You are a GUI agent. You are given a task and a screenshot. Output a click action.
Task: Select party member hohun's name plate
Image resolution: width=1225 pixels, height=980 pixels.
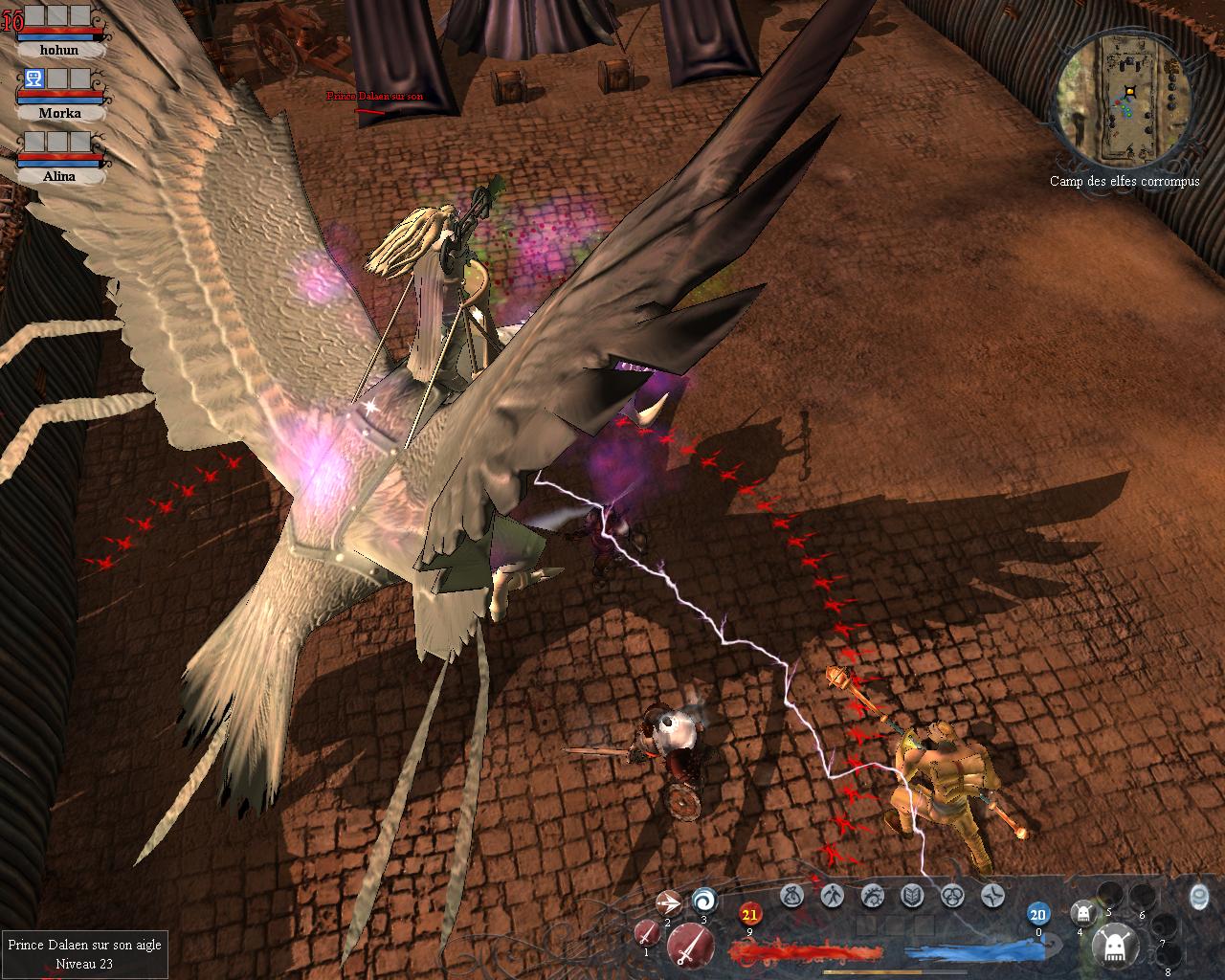pyautogui.click(x=59, y=50)
